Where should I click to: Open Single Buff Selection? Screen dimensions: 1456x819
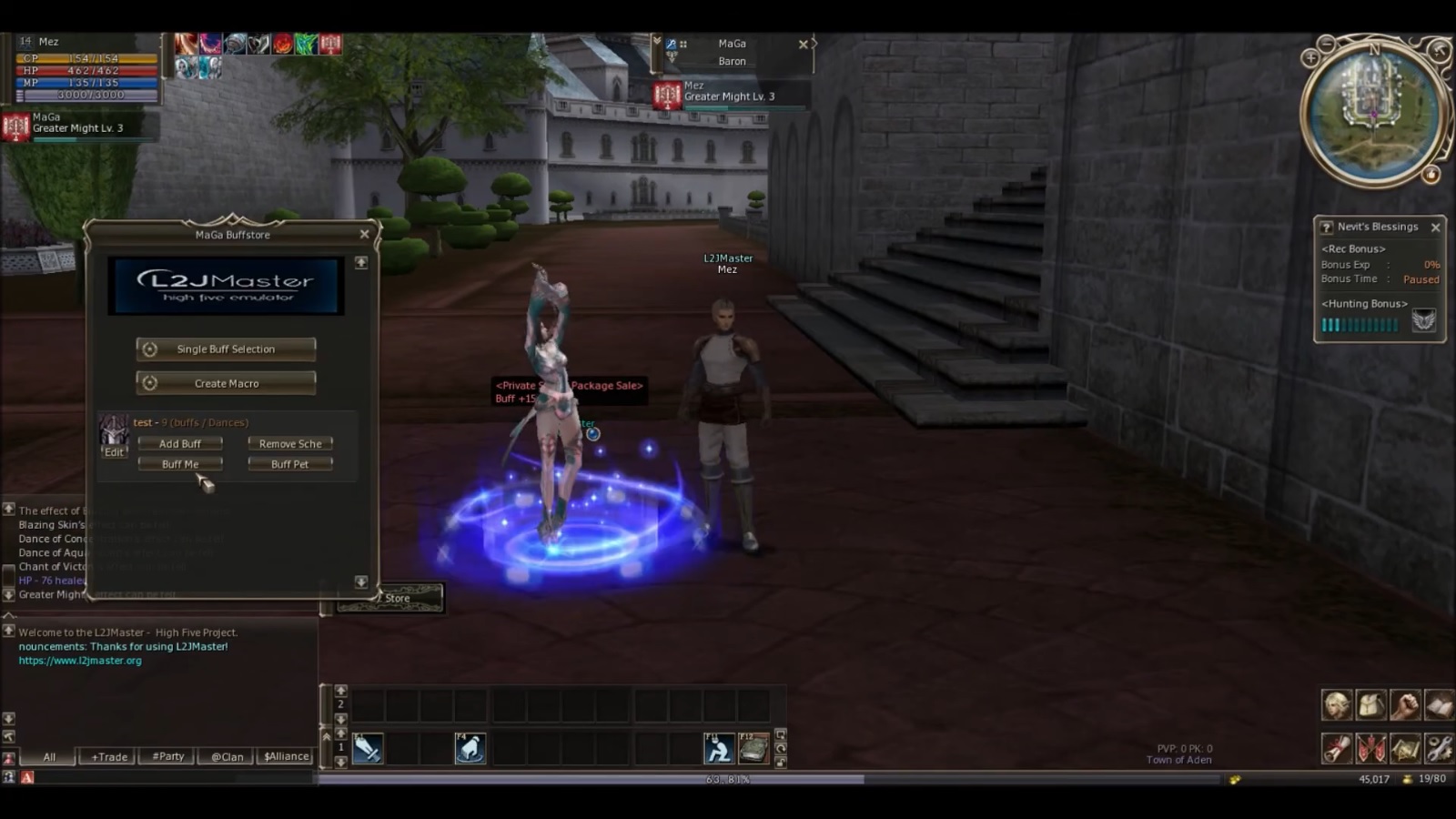click(x=226, y=349)
